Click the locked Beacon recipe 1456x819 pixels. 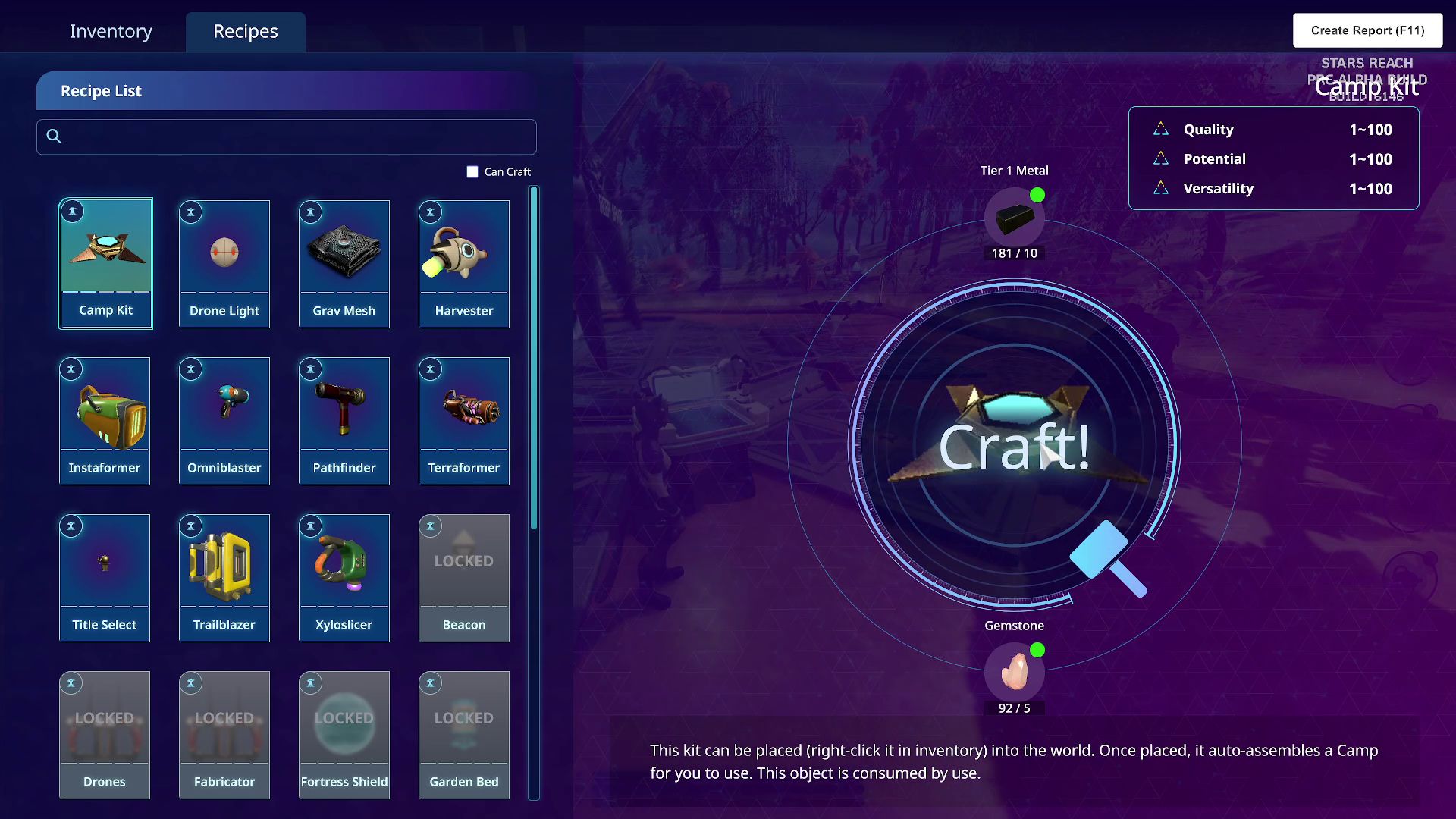(x=464, y=577)
